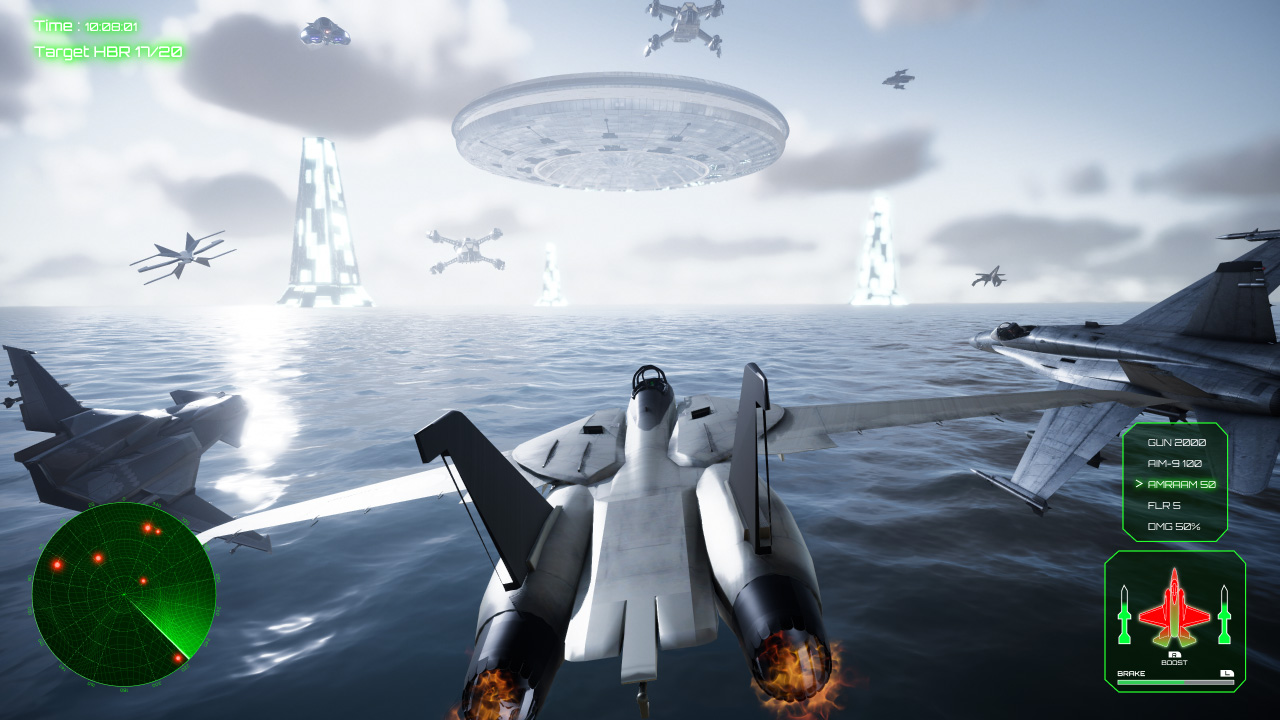Click the R button icon above BOOST
Viewport: 1280px width, 720px height.
click(1174, 653)
